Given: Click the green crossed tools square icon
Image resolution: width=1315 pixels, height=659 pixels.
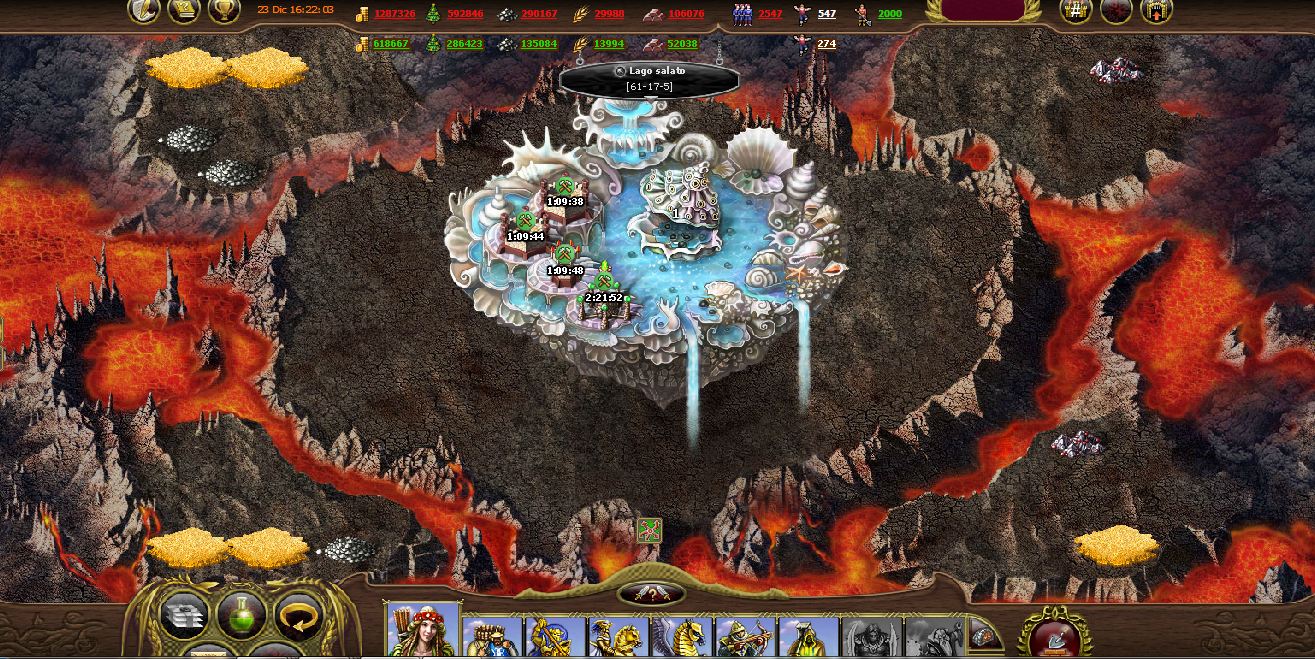Looking at the screenshot, I should (x=650, y=530).
